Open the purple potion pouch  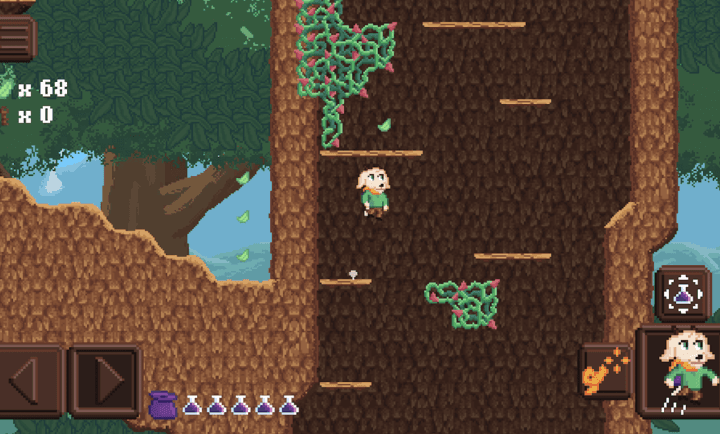(163, 405)
